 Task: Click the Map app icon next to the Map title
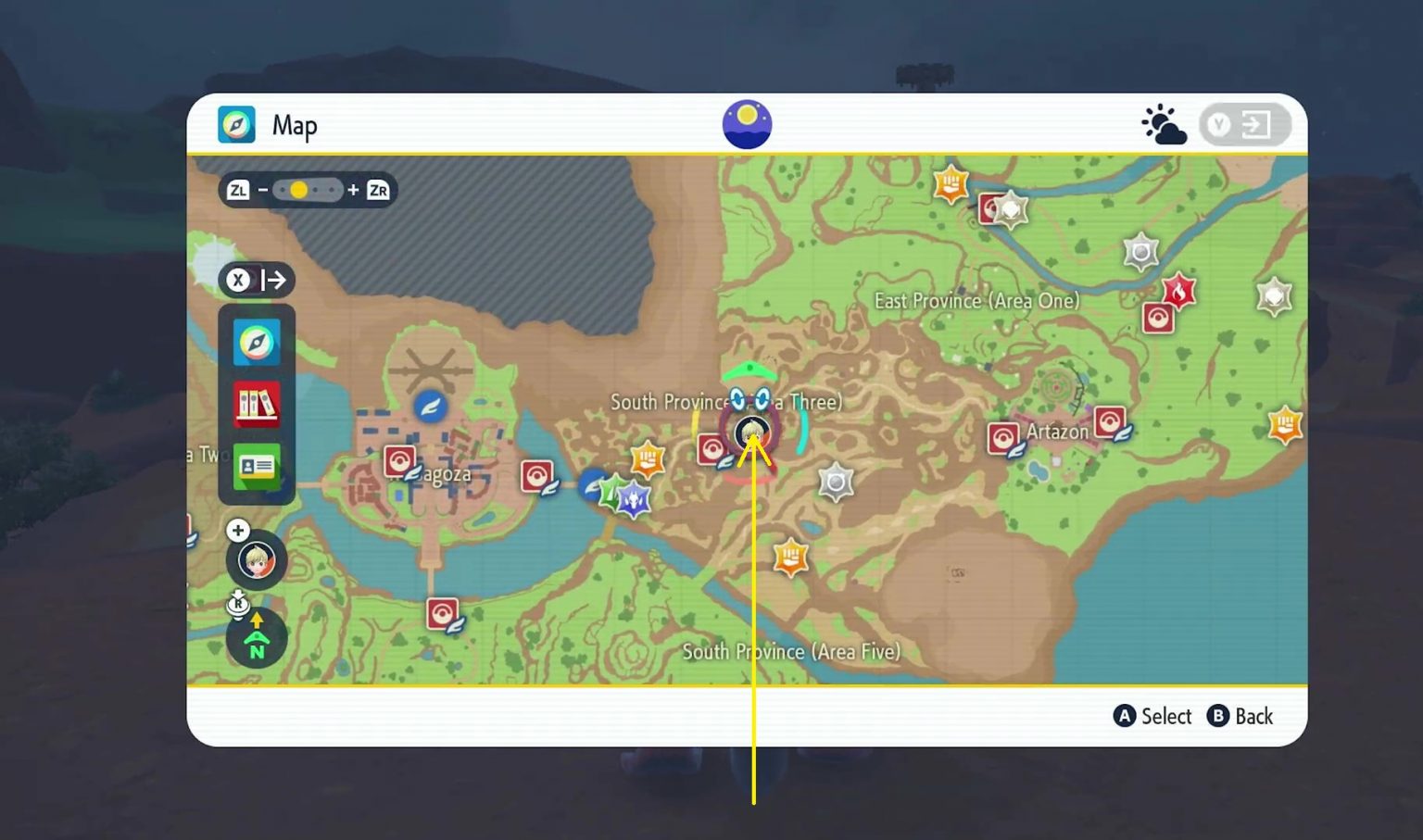pos(237,124)
